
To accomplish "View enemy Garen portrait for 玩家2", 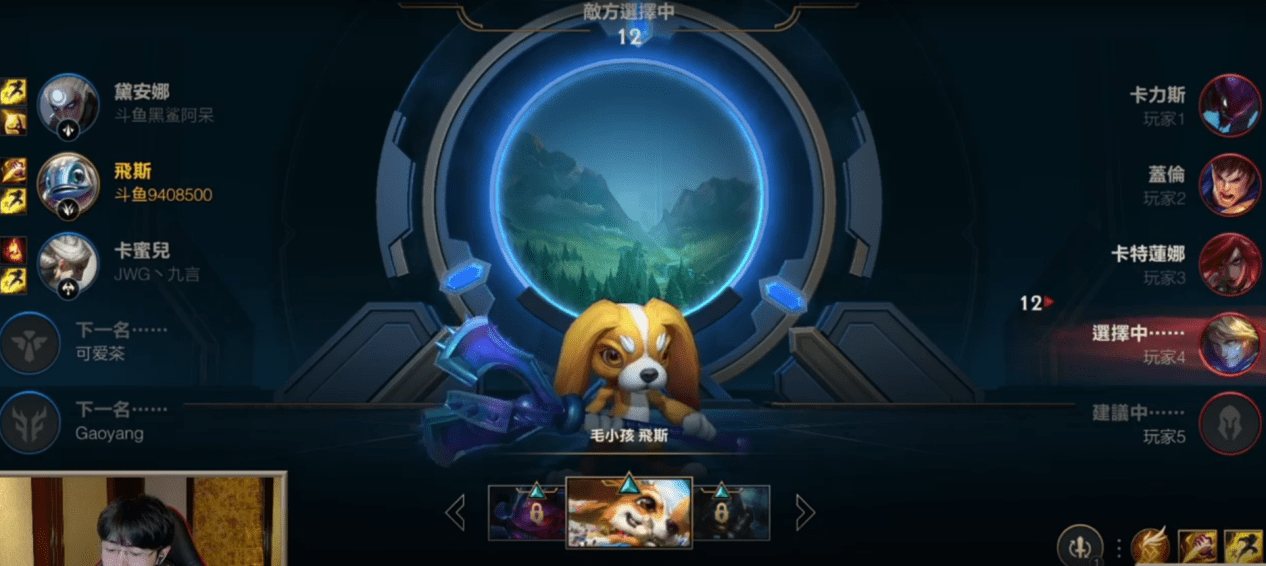I will tap(1229, 185).
